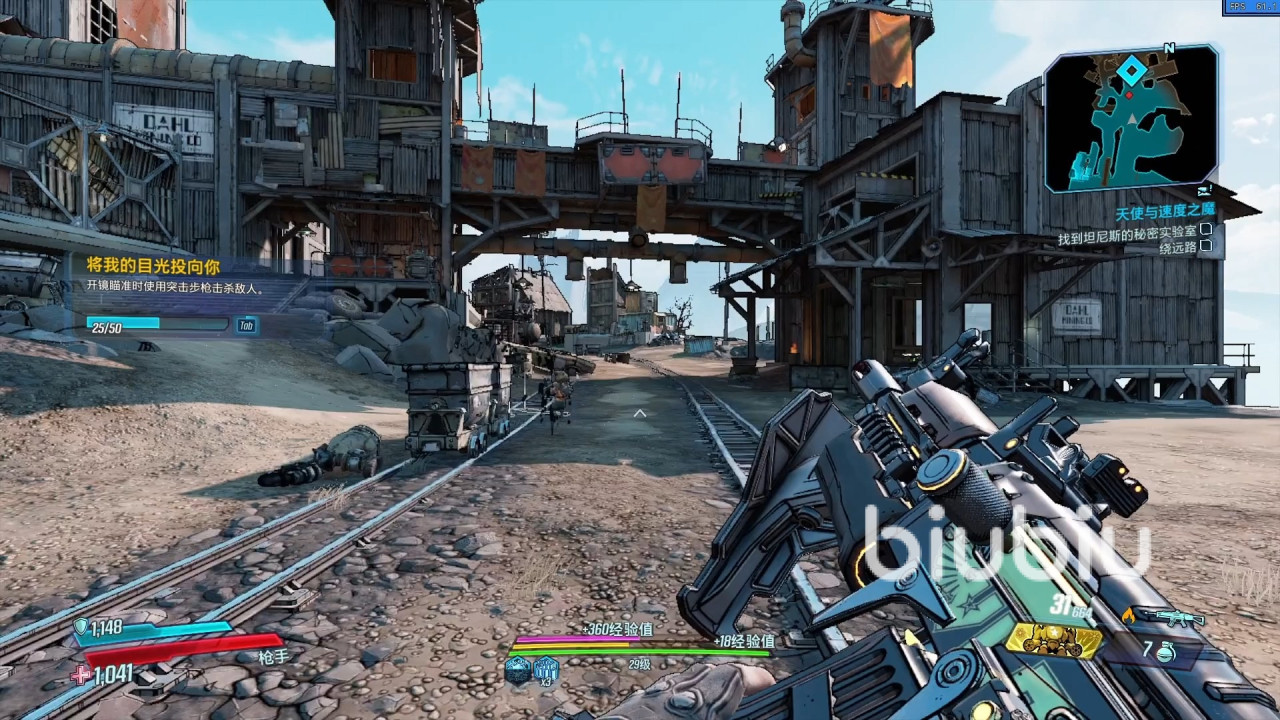The width and height of the screenshot is (1280, 720).
Task: Click the shield icon beside 1,148
Action: [x=81, y=627]
